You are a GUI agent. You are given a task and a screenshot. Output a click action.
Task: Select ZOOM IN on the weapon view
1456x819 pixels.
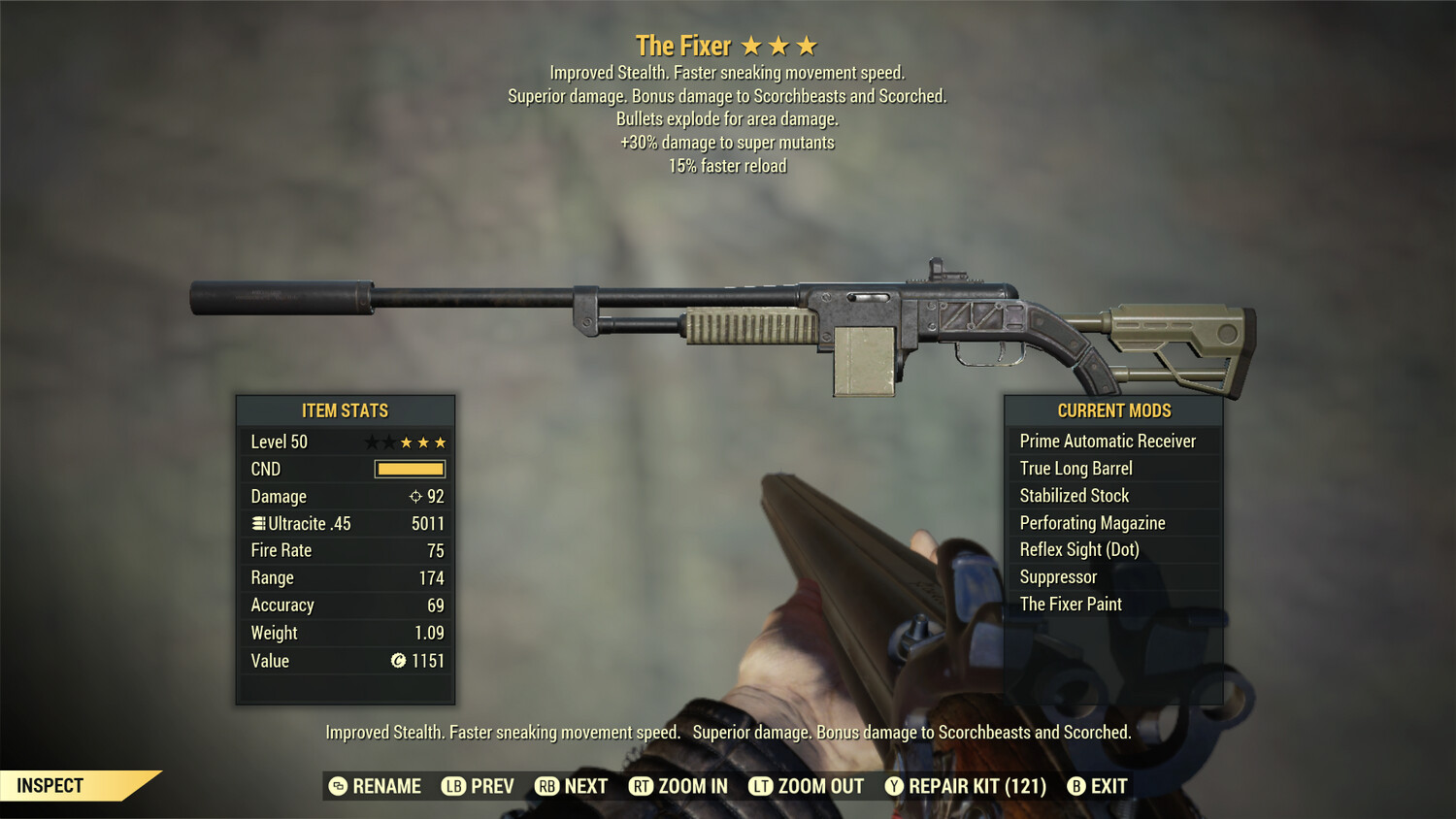tap(678, 786)
